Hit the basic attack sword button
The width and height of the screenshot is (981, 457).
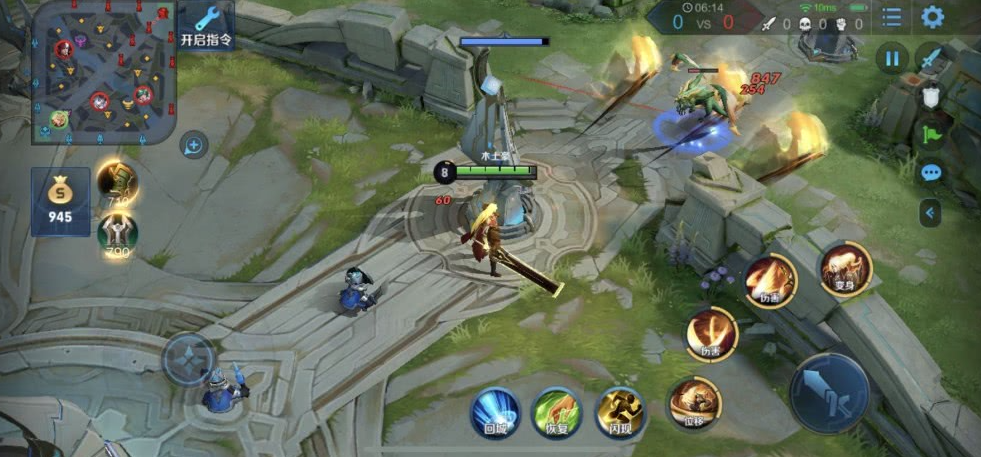[x=830, y=392]
